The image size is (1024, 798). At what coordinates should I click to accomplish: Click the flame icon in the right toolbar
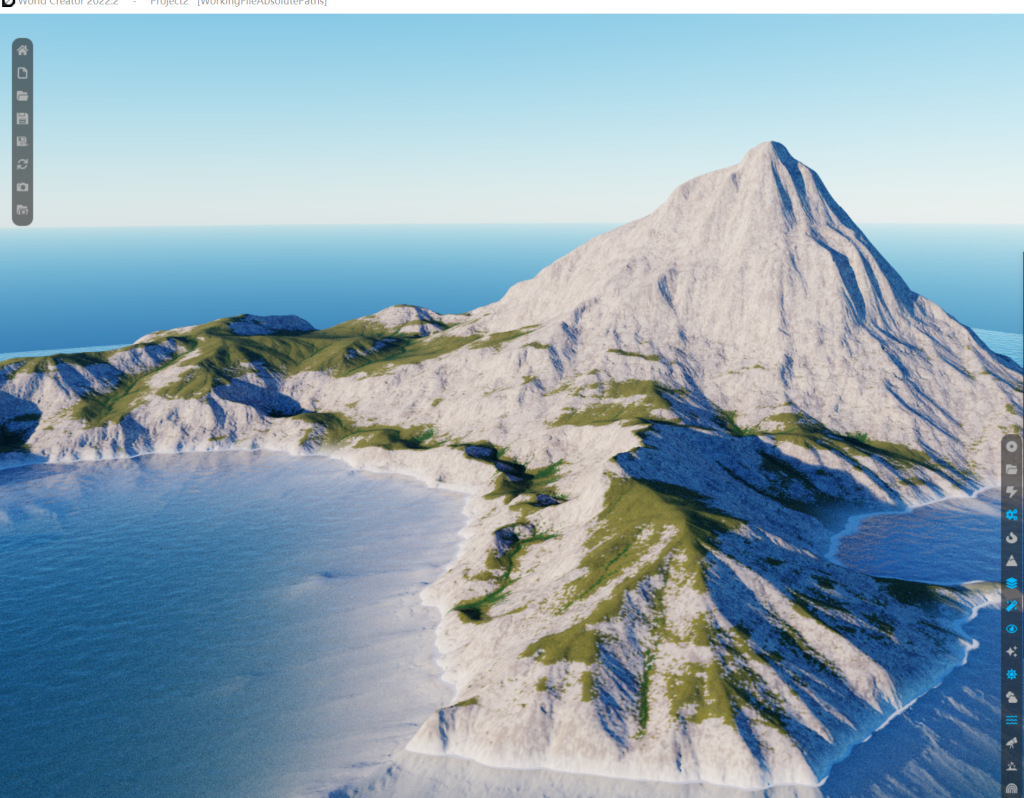[x=1012, y=538]
